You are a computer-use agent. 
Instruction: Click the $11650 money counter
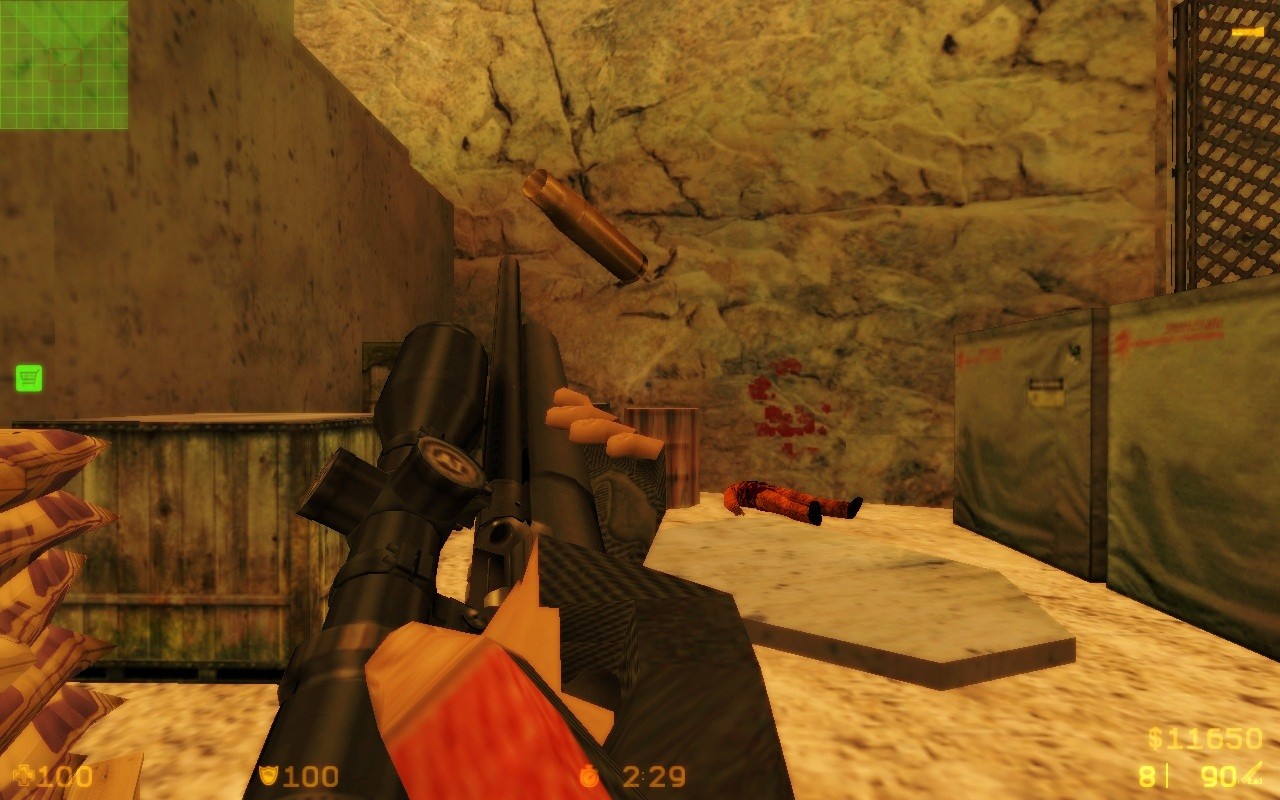[x=1207, y=739]
